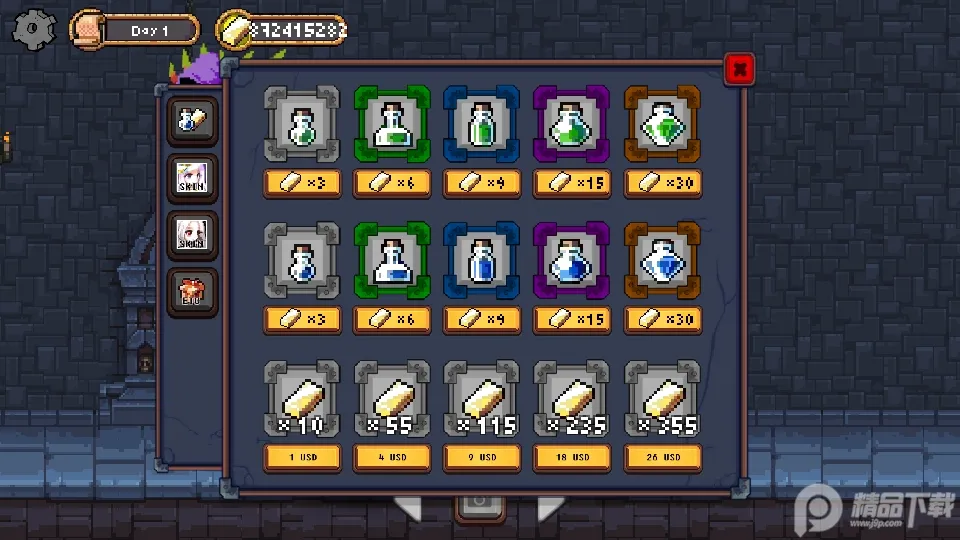Choose the orange-framed blue gem potion
Viewport: 960px width, 540px height.
coord(662,260)
